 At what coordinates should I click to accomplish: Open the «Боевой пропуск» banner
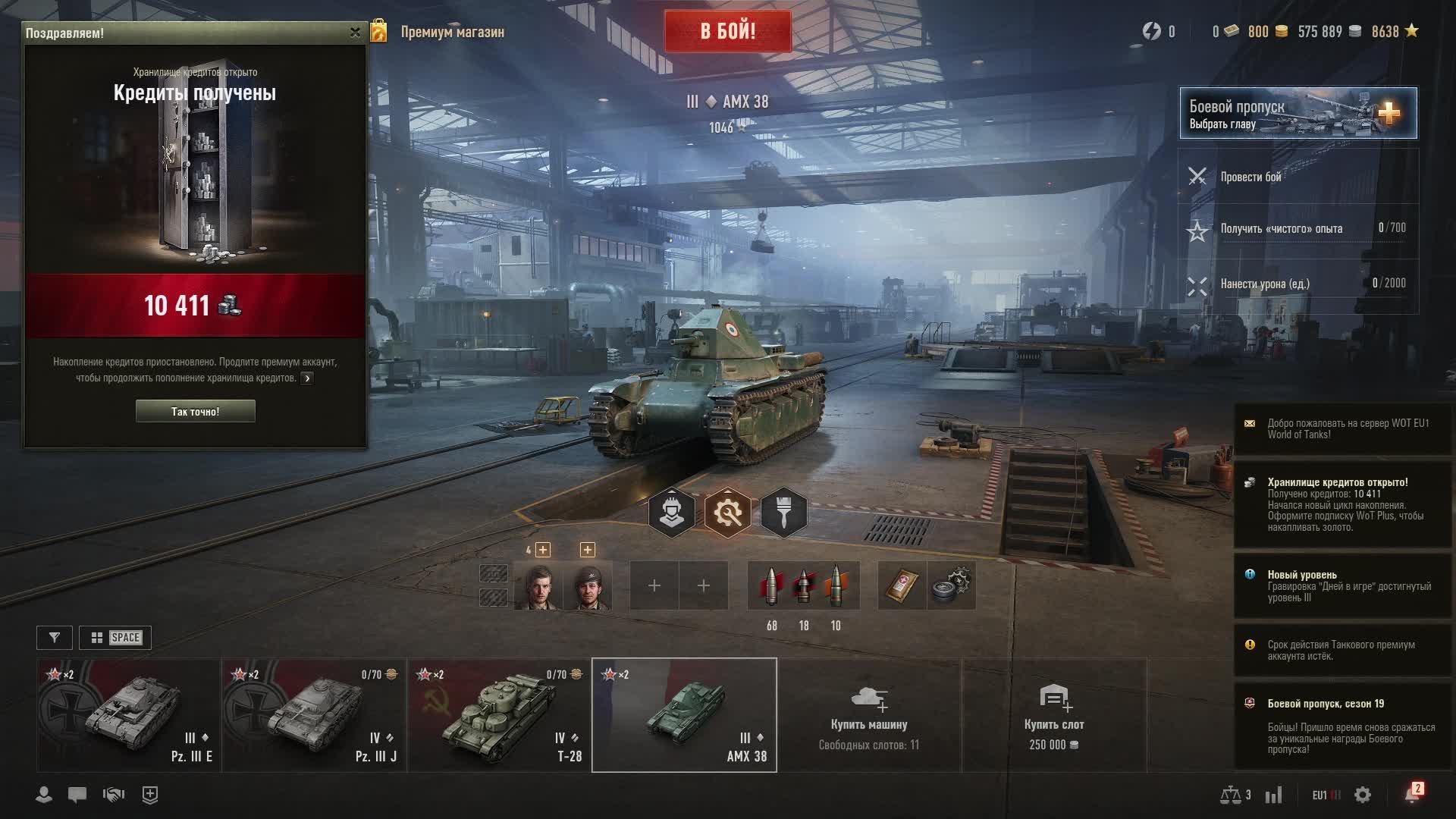1297,113
